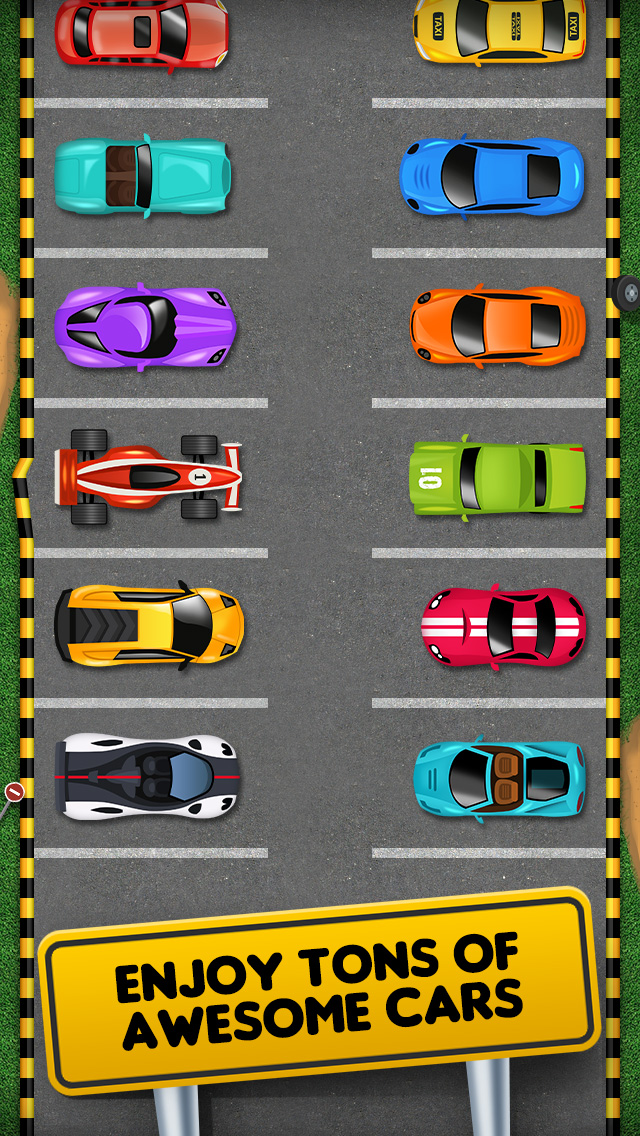Select the cyan convertible with brown seats
The image size is (640, 1136).
coord(499,778)
